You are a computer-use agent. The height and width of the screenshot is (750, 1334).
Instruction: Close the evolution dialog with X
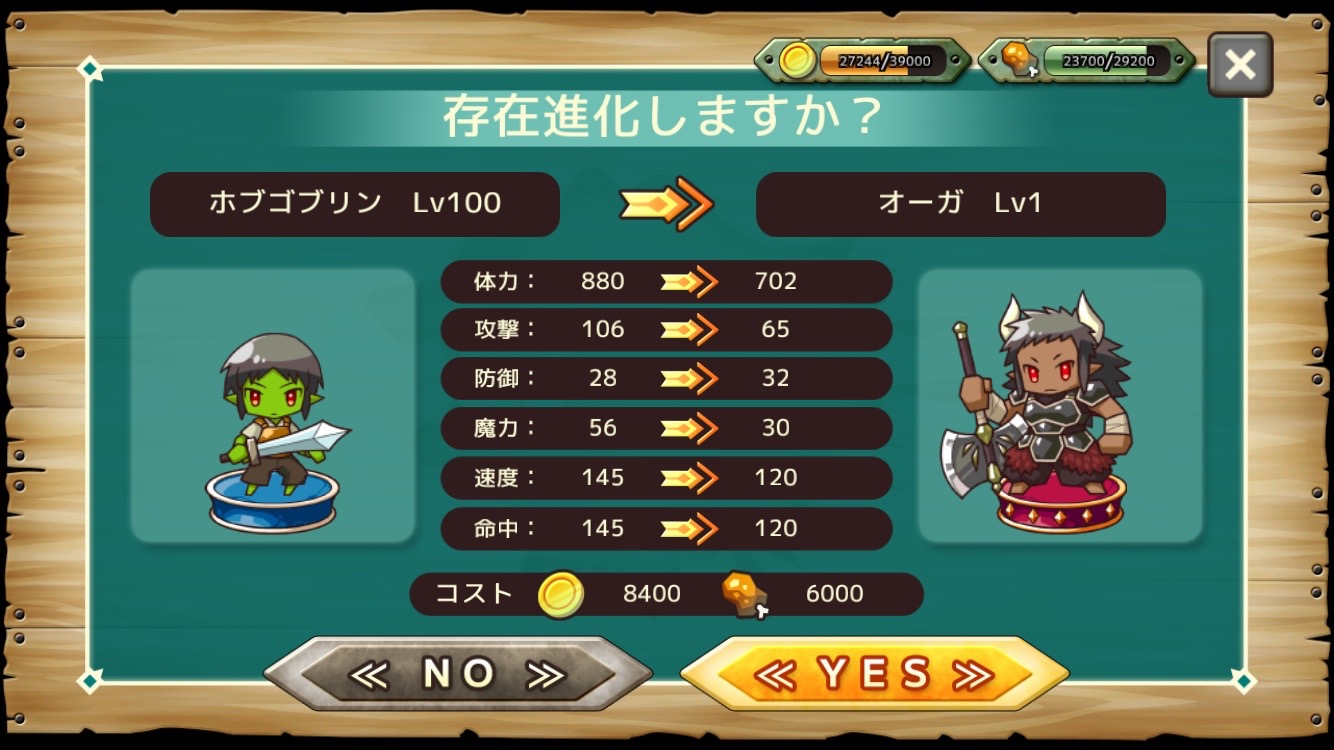tap(1240, 65)
